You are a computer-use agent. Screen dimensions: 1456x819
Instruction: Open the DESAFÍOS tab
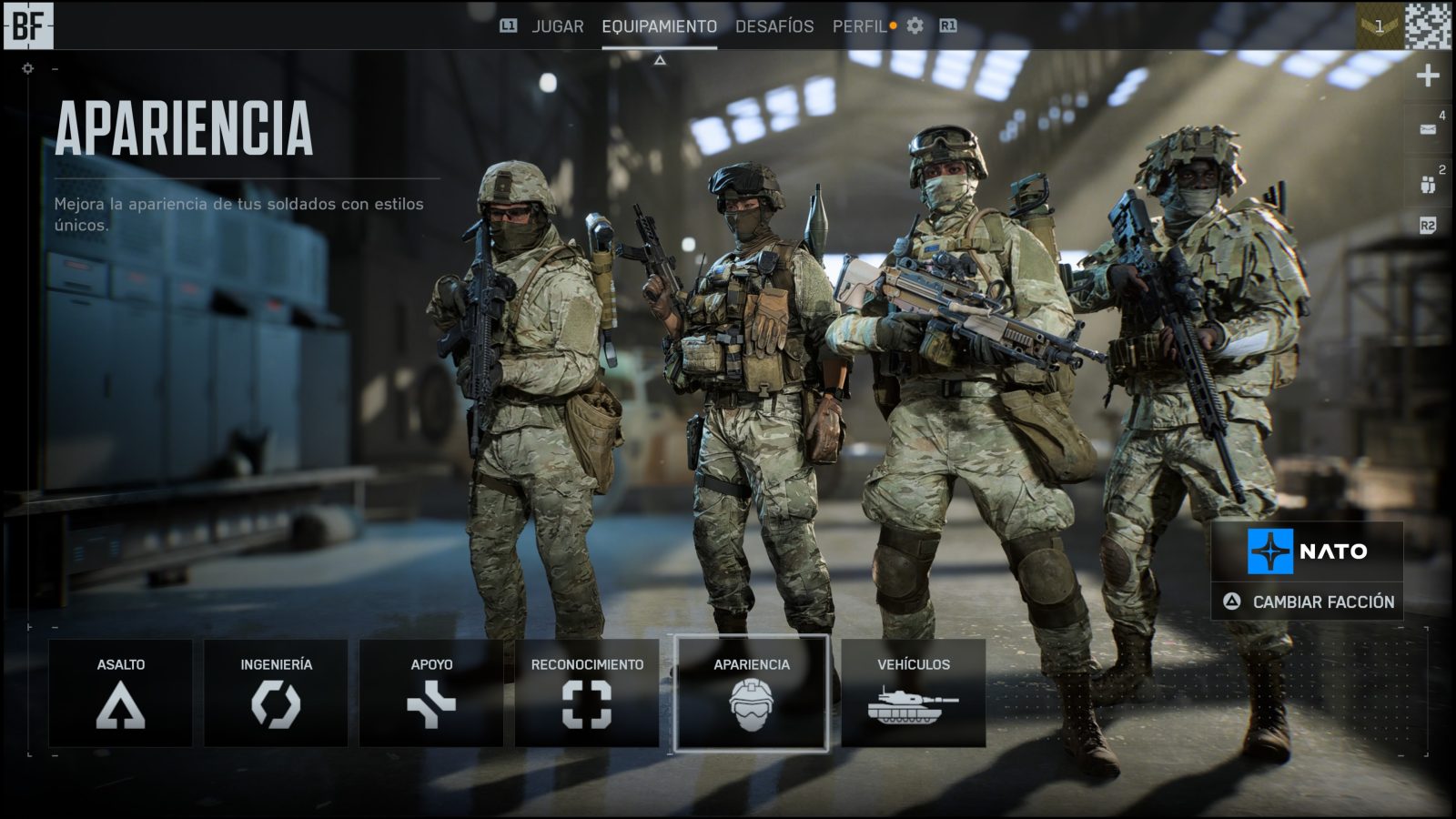click(x=774, y=26)
